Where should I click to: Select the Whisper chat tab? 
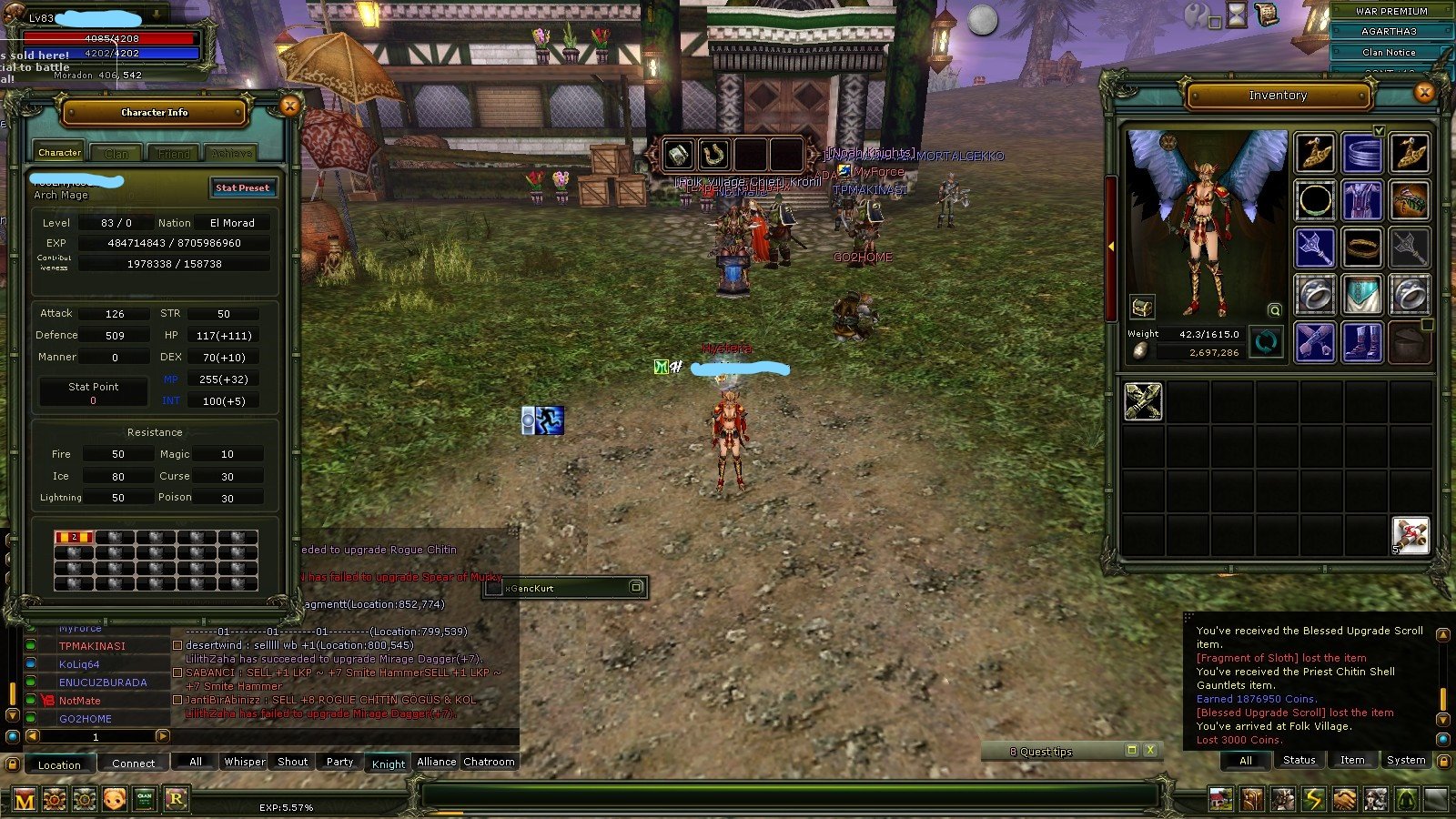245,762
